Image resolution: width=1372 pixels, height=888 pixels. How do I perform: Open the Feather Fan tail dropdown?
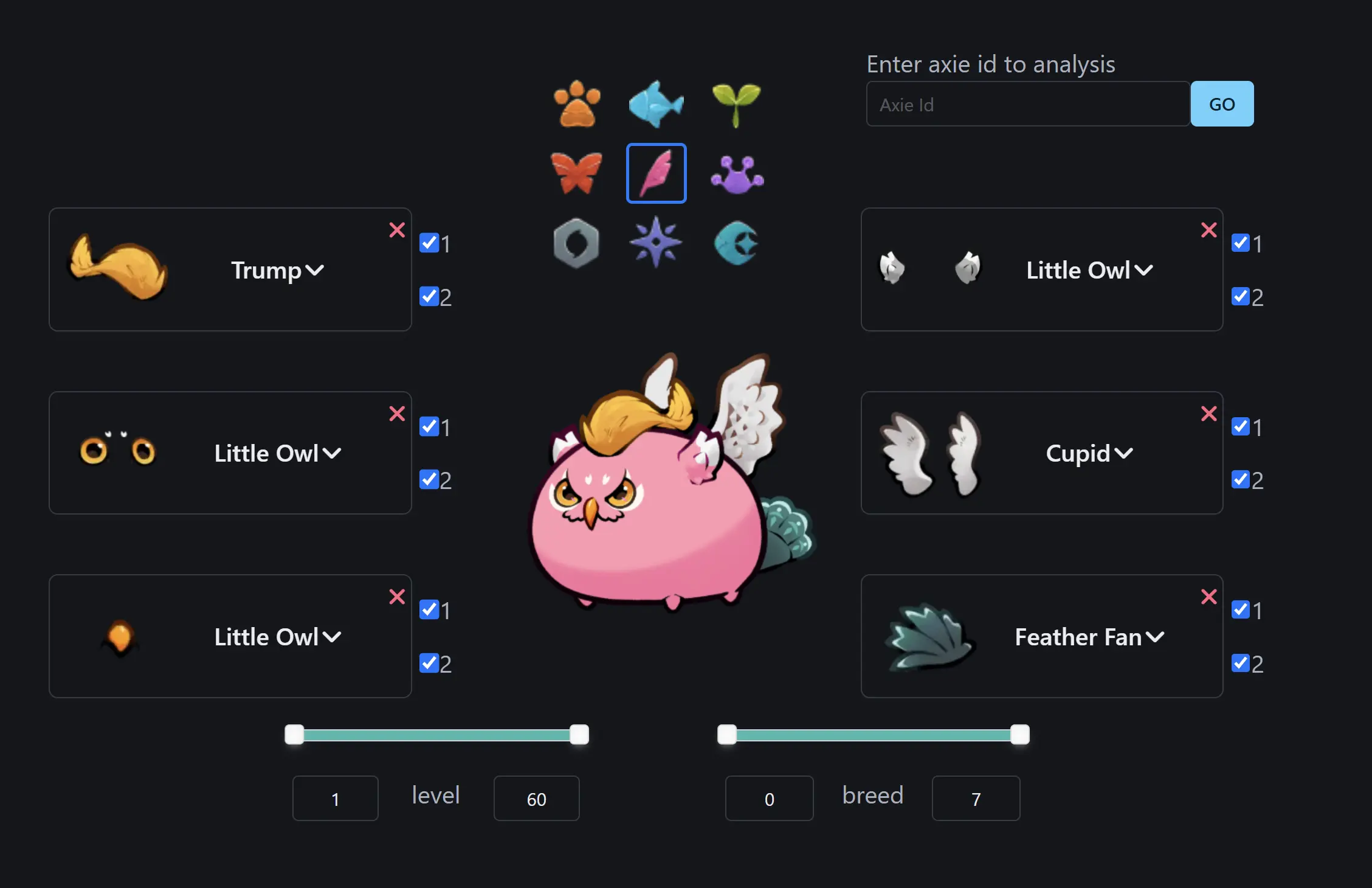(1089, 637)
